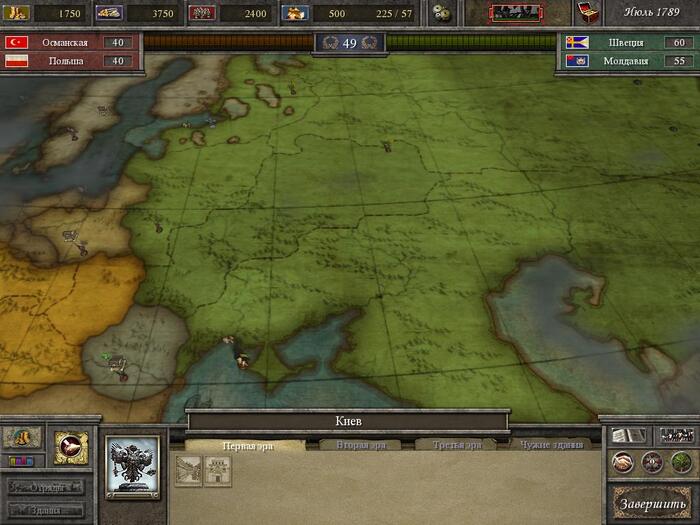Open the newspaper icon panel
This screenshot has height=525, width=700.
coord(626,436)
